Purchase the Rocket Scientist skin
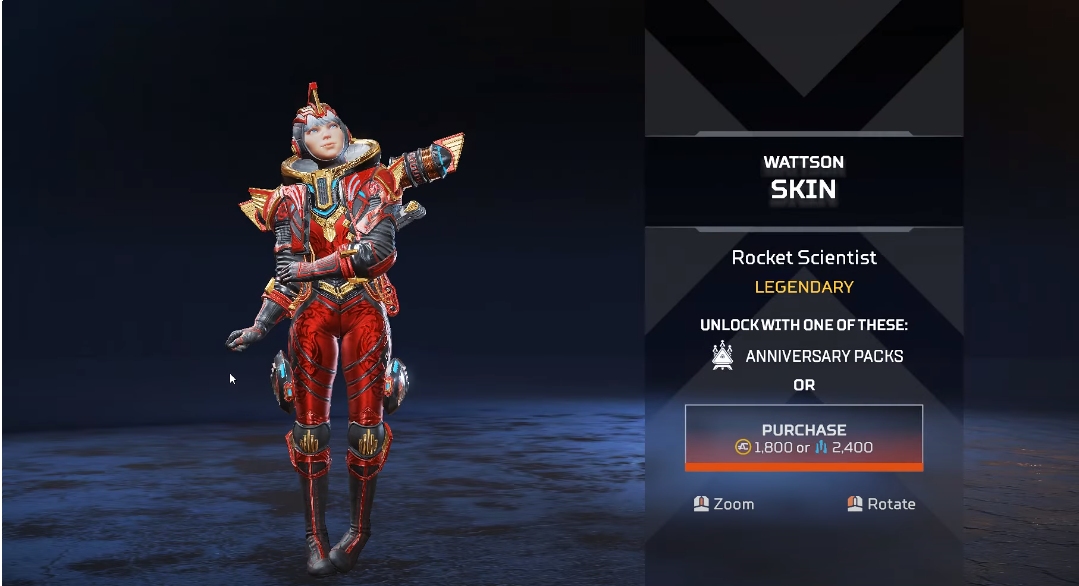 click(803, 438)
